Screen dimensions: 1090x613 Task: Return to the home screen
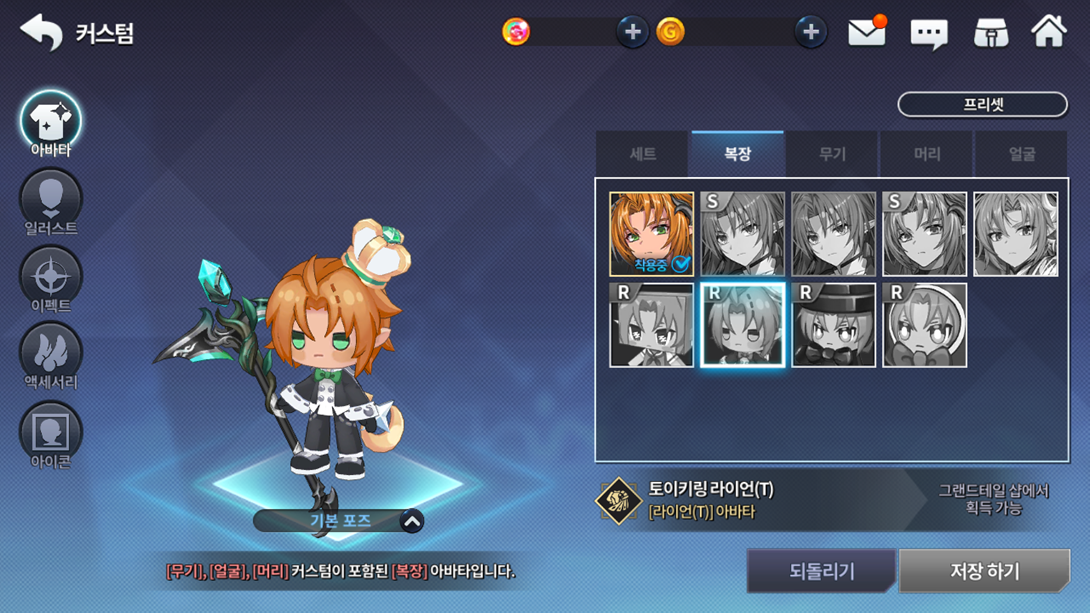[1049, 32]
